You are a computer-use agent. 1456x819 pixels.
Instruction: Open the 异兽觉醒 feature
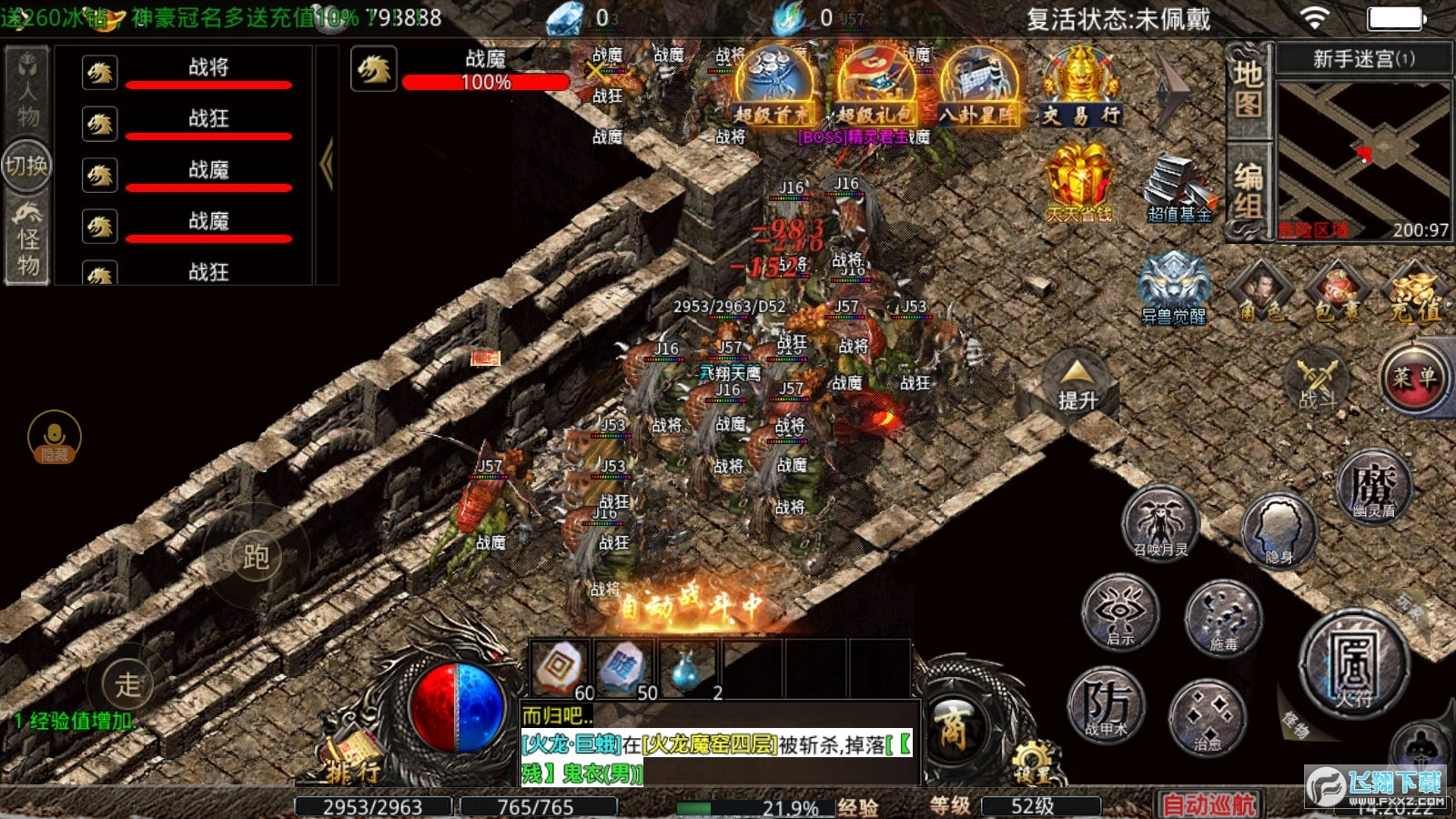coord(1174,287)
